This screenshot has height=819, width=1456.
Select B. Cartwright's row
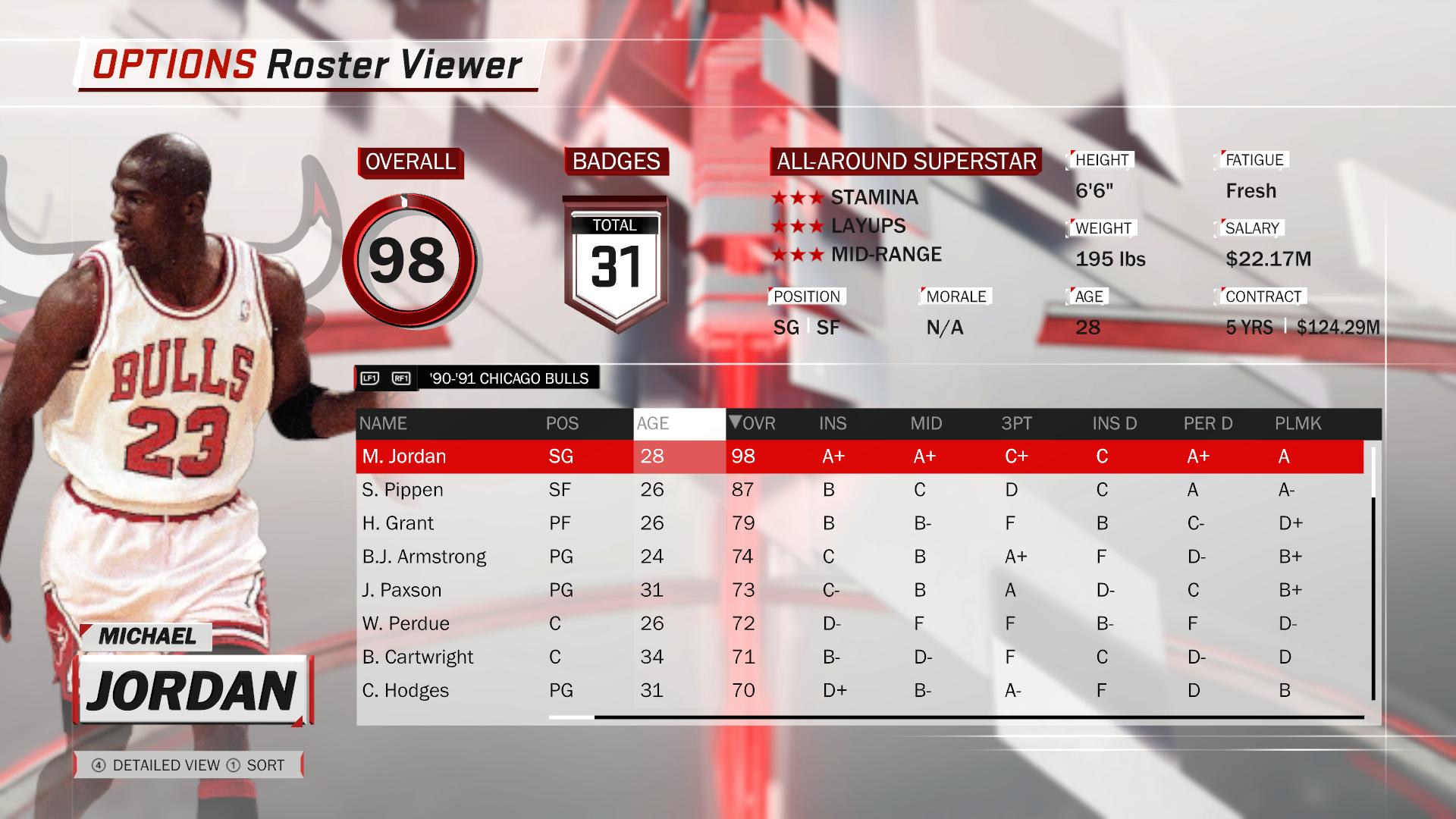(418, 657)
